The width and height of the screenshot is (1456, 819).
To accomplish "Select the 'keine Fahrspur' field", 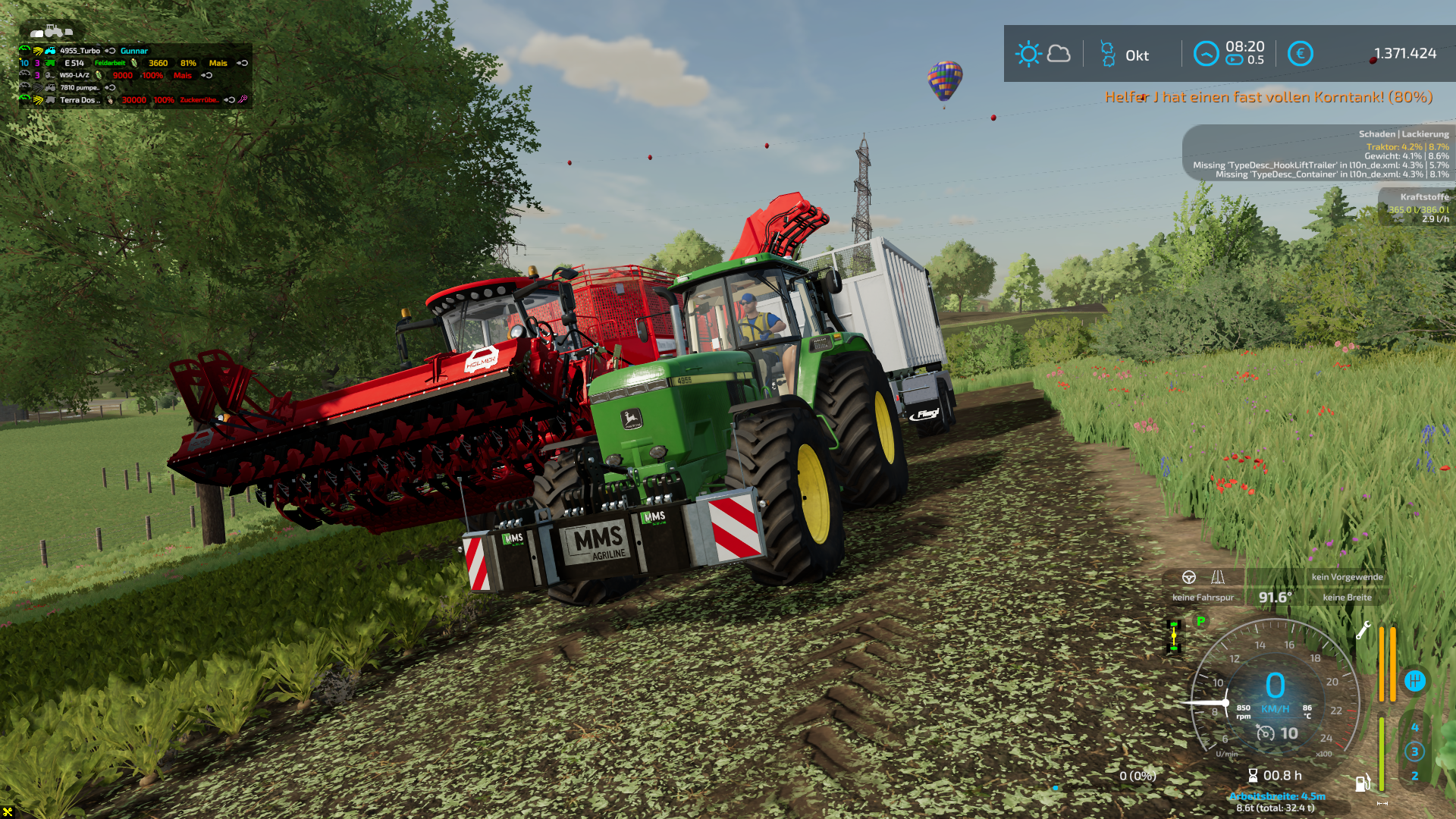I will click(1203, 598).
